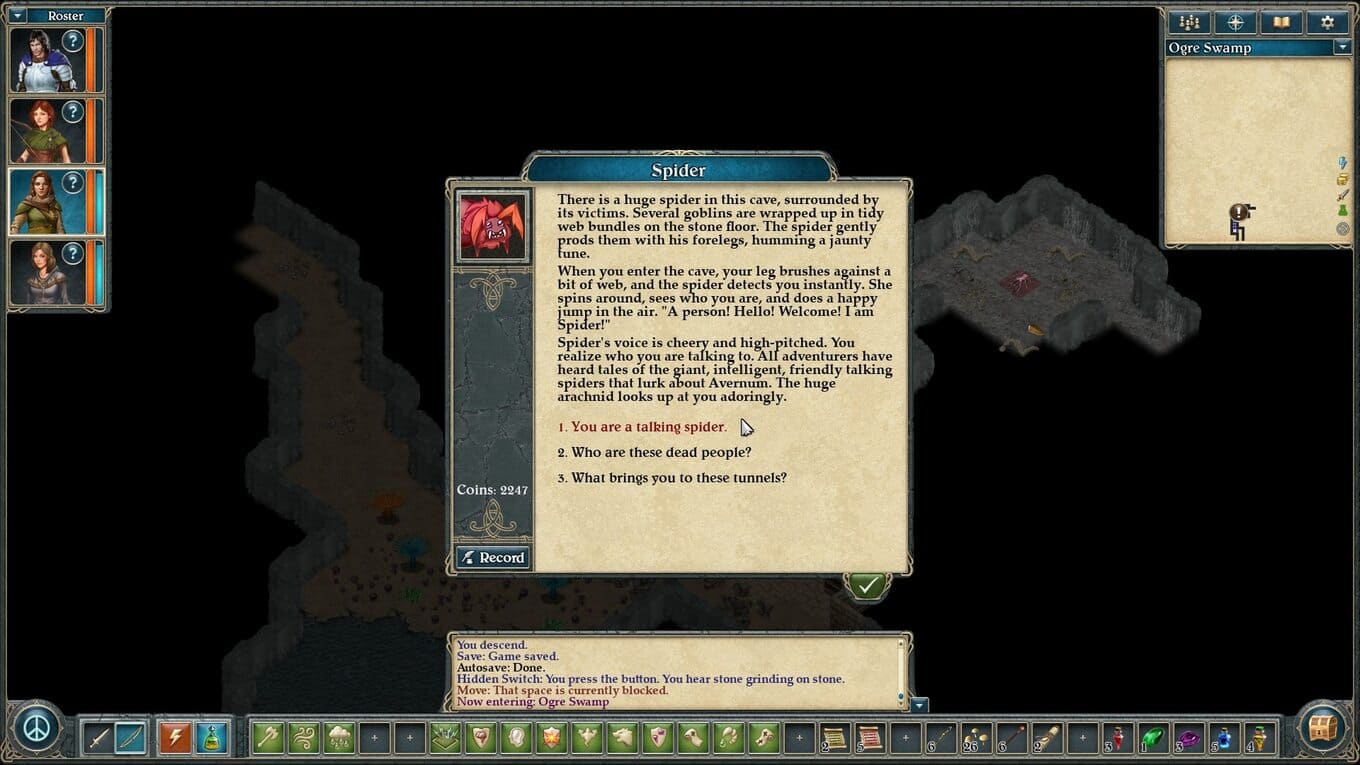
Task: Collapse the message log arrow
Action: 920,705
